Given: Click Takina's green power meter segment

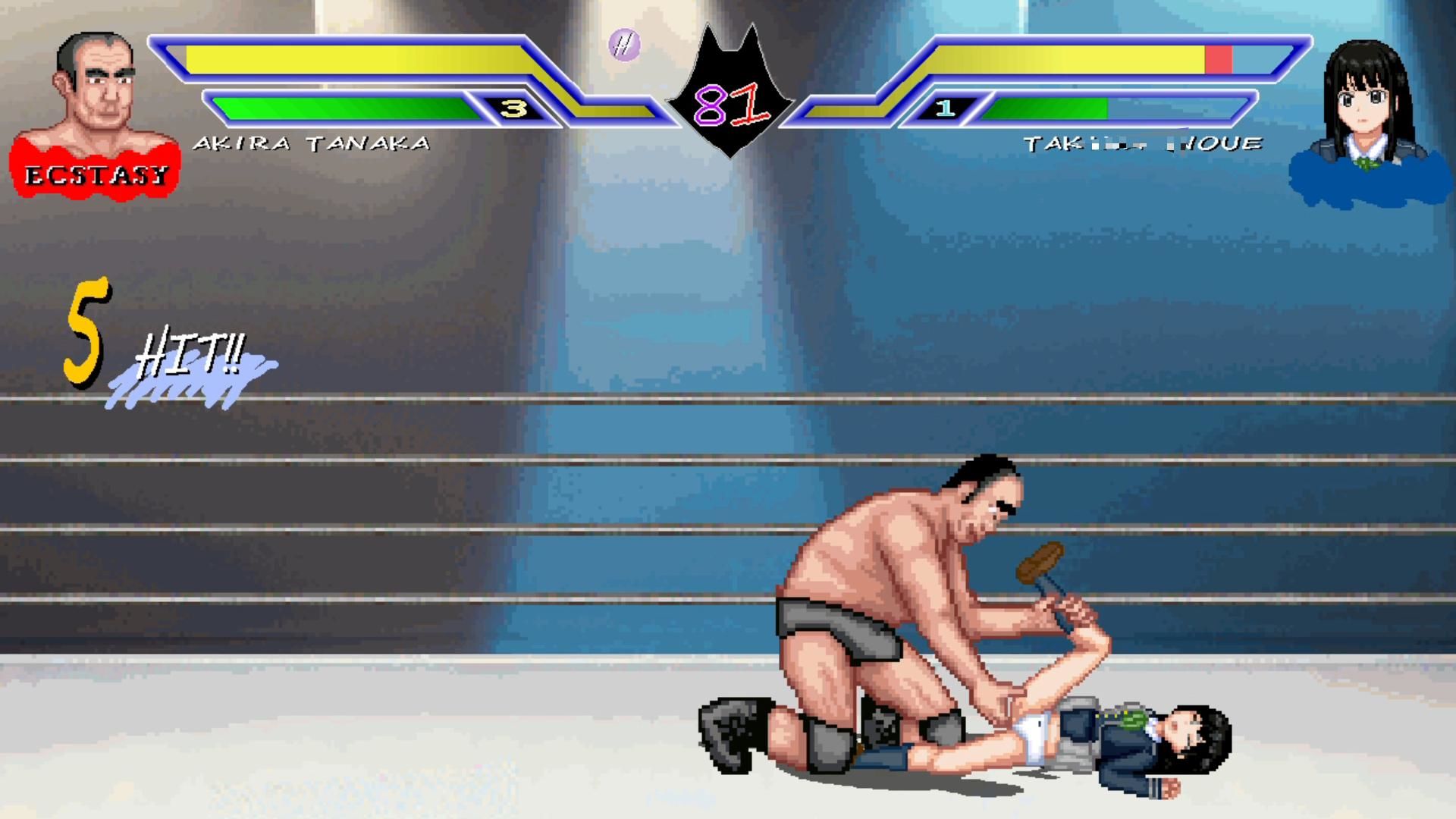Looking at the screenshot, I should pyautogui.click(x=1046, y=108).
